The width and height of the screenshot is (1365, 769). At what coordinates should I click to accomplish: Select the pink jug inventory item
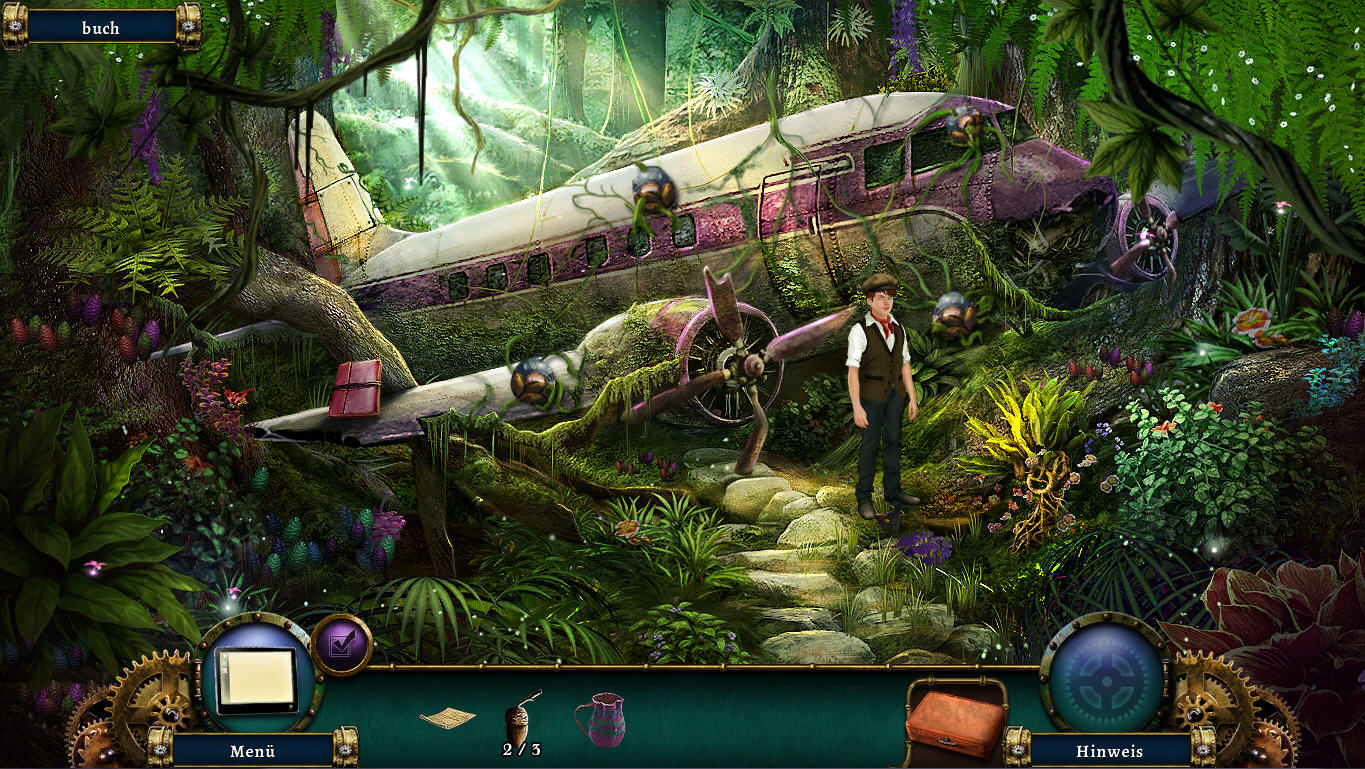[599, 719]
